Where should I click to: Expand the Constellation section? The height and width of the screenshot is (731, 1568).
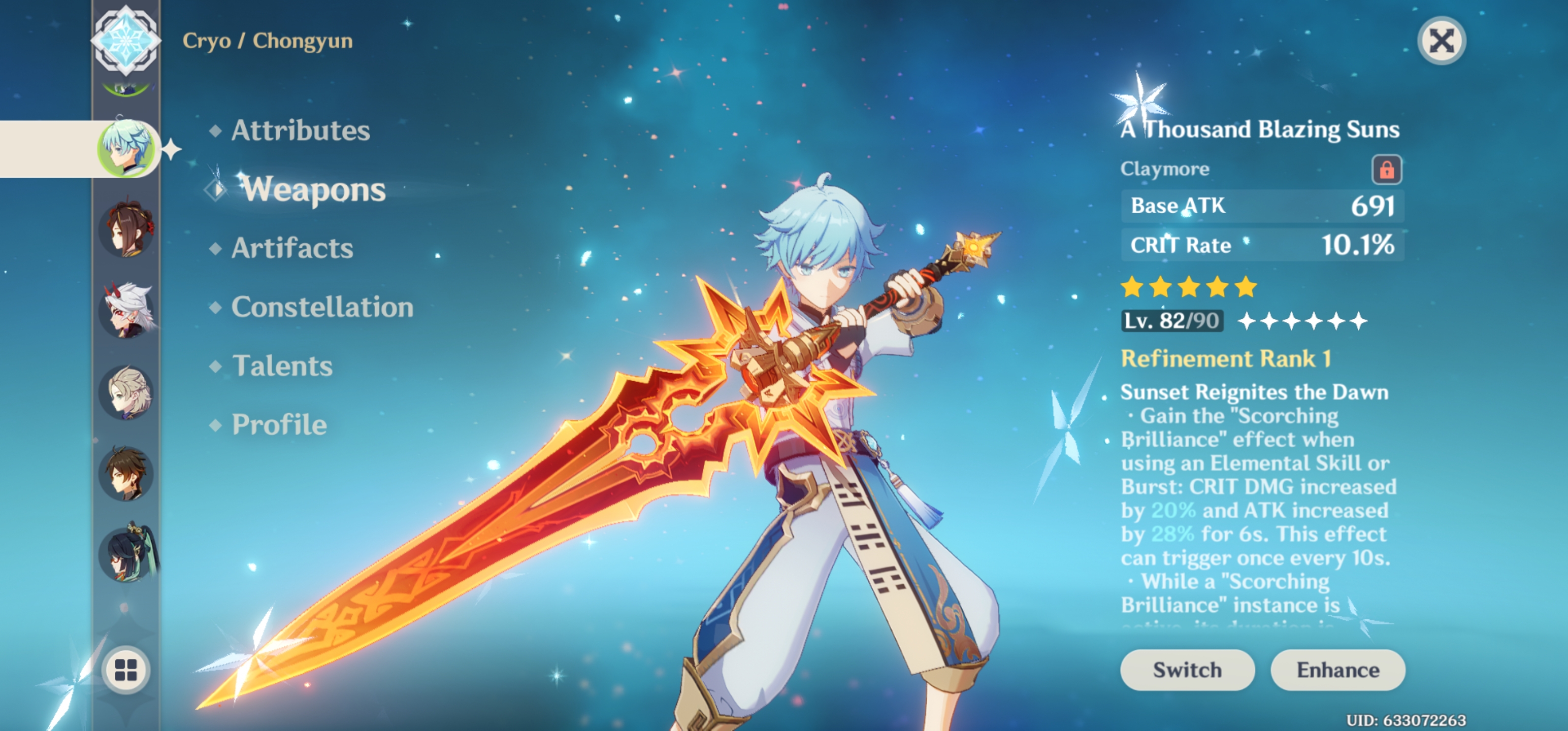point(322,308)
